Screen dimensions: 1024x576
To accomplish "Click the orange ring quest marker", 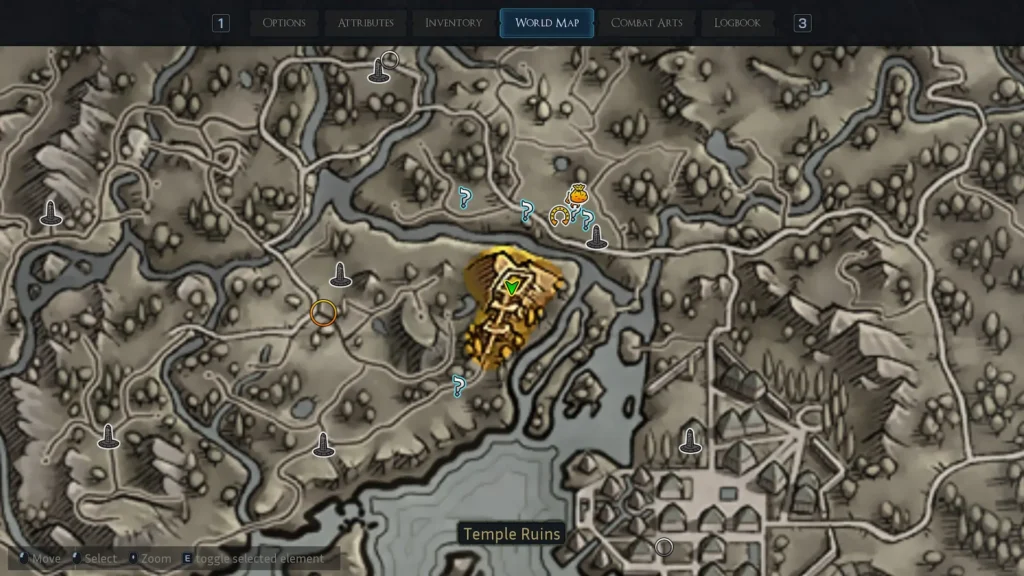I will click(x=322, y=313).
